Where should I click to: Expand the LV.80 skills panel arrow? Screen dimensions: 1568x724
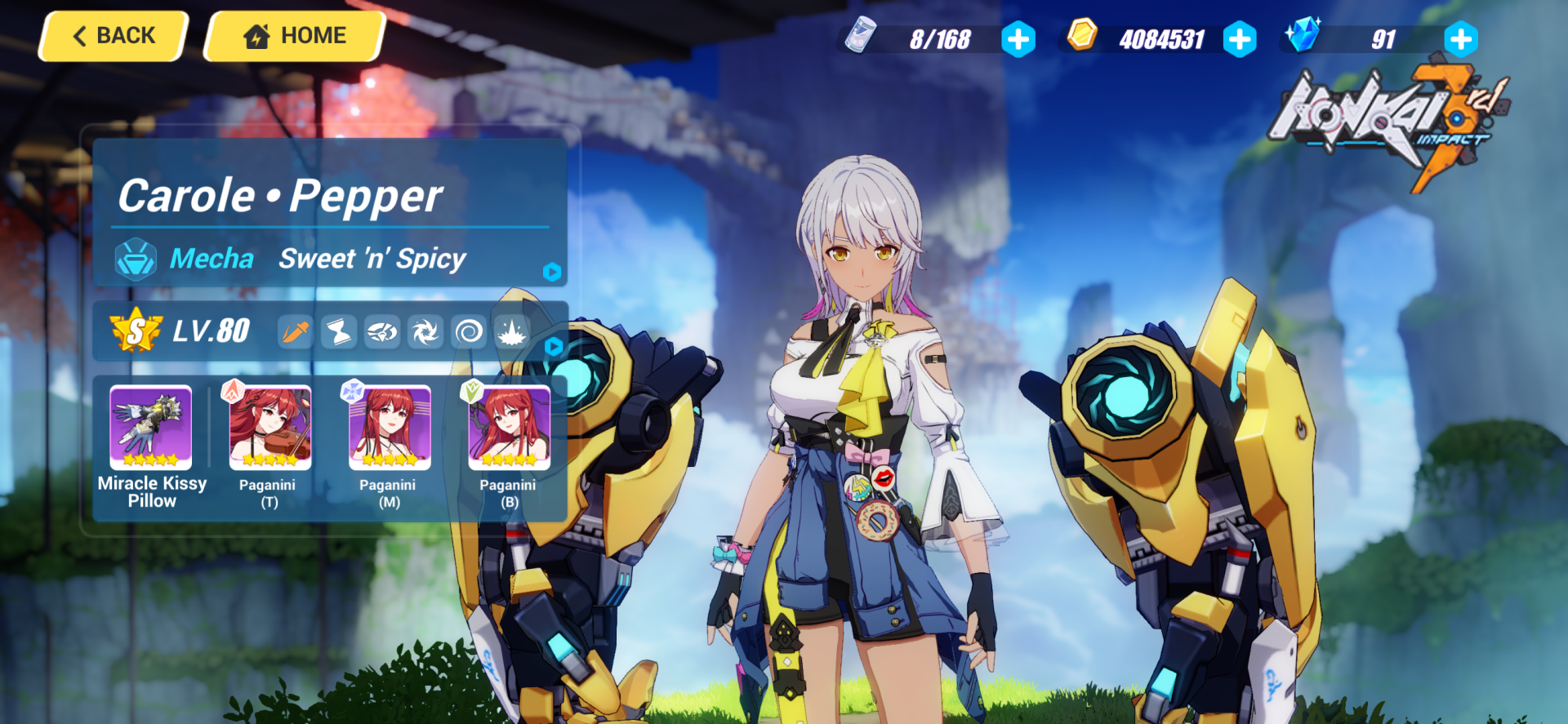click(x=553, y=346)
